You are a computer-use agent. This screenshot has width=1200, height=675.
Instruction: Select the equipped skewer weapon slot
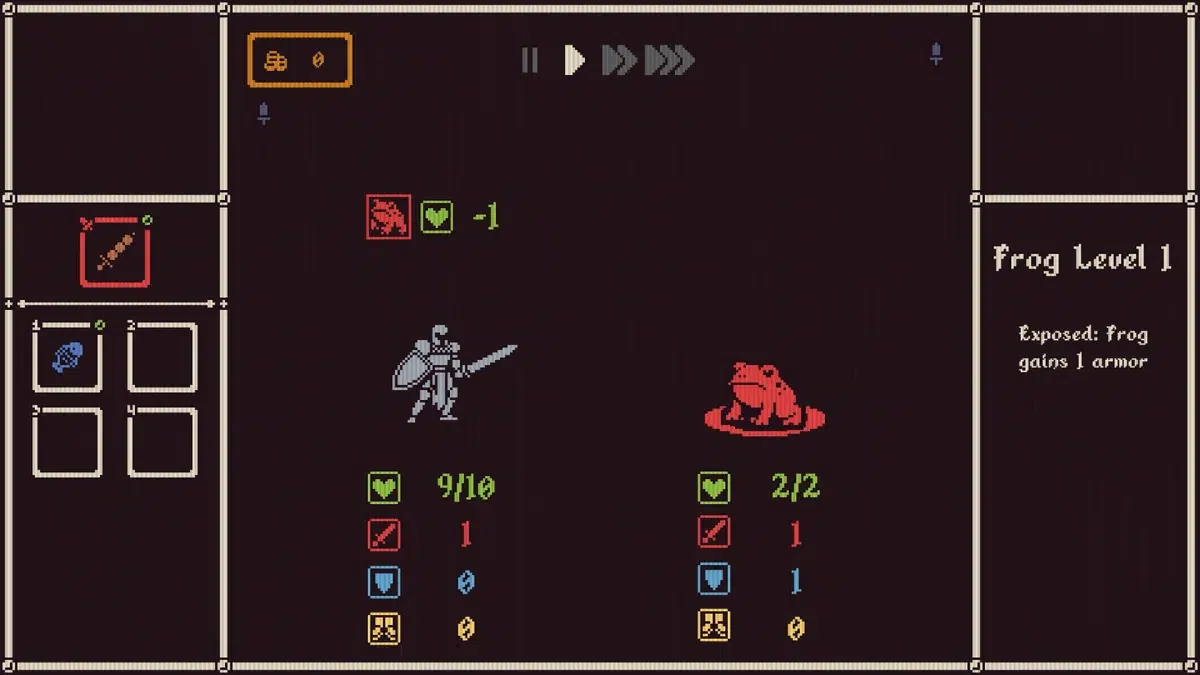pos(115,251)
